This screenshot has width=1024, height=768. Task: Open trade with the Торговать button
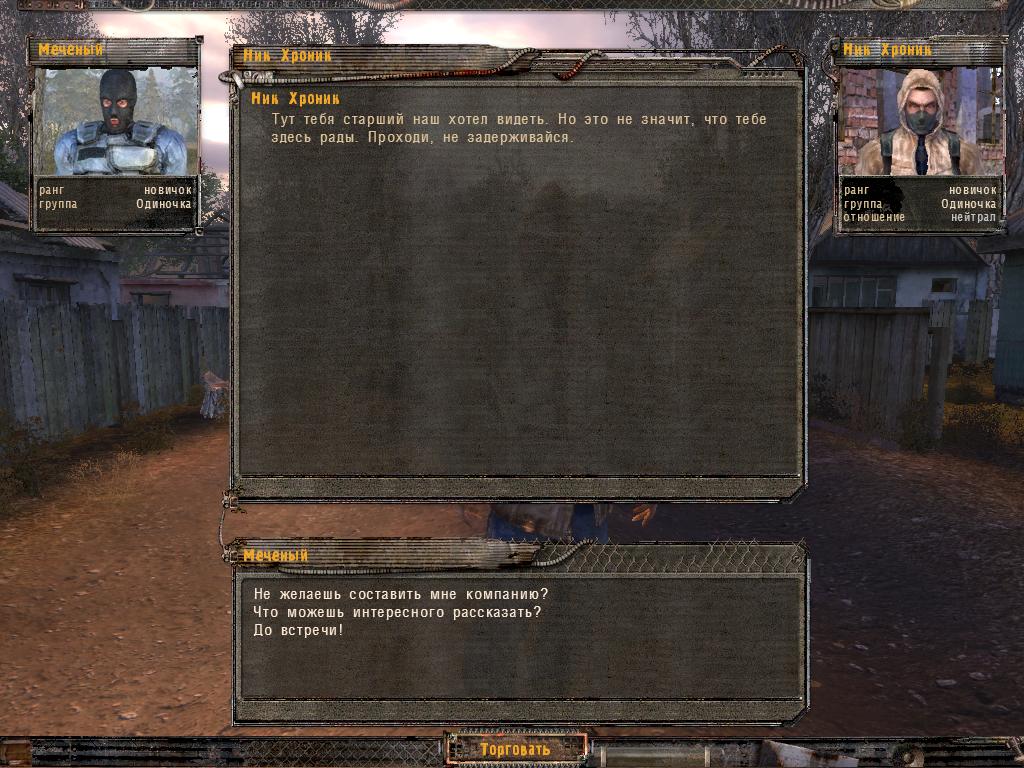pos(516,749)
